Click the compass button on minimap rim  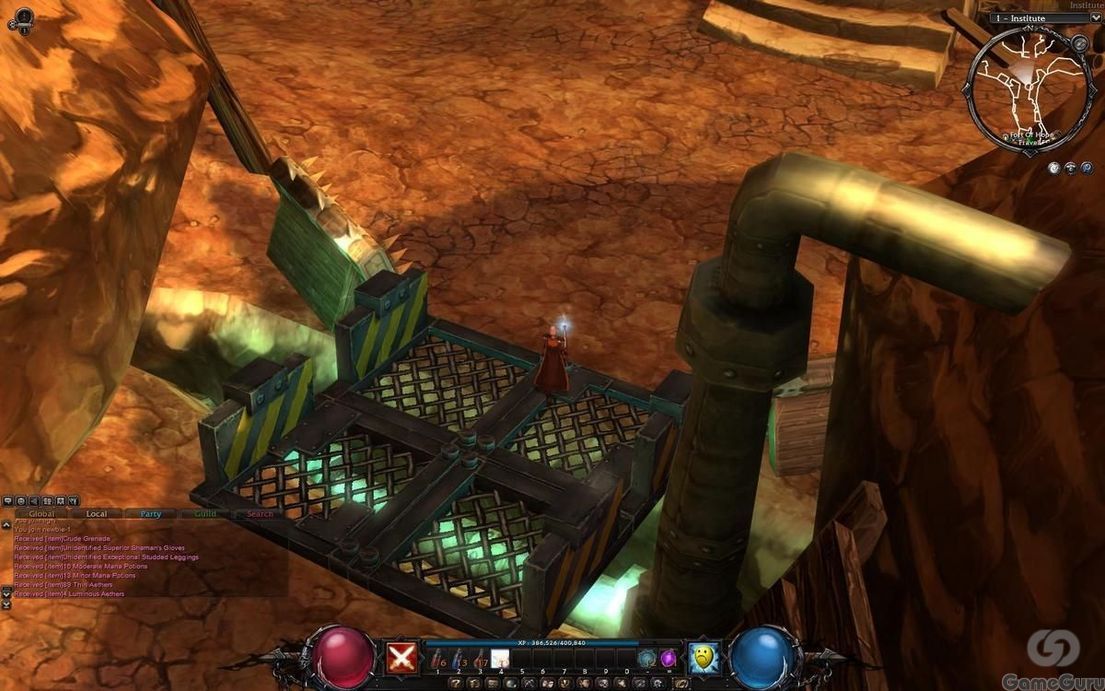coord(1080,44)
